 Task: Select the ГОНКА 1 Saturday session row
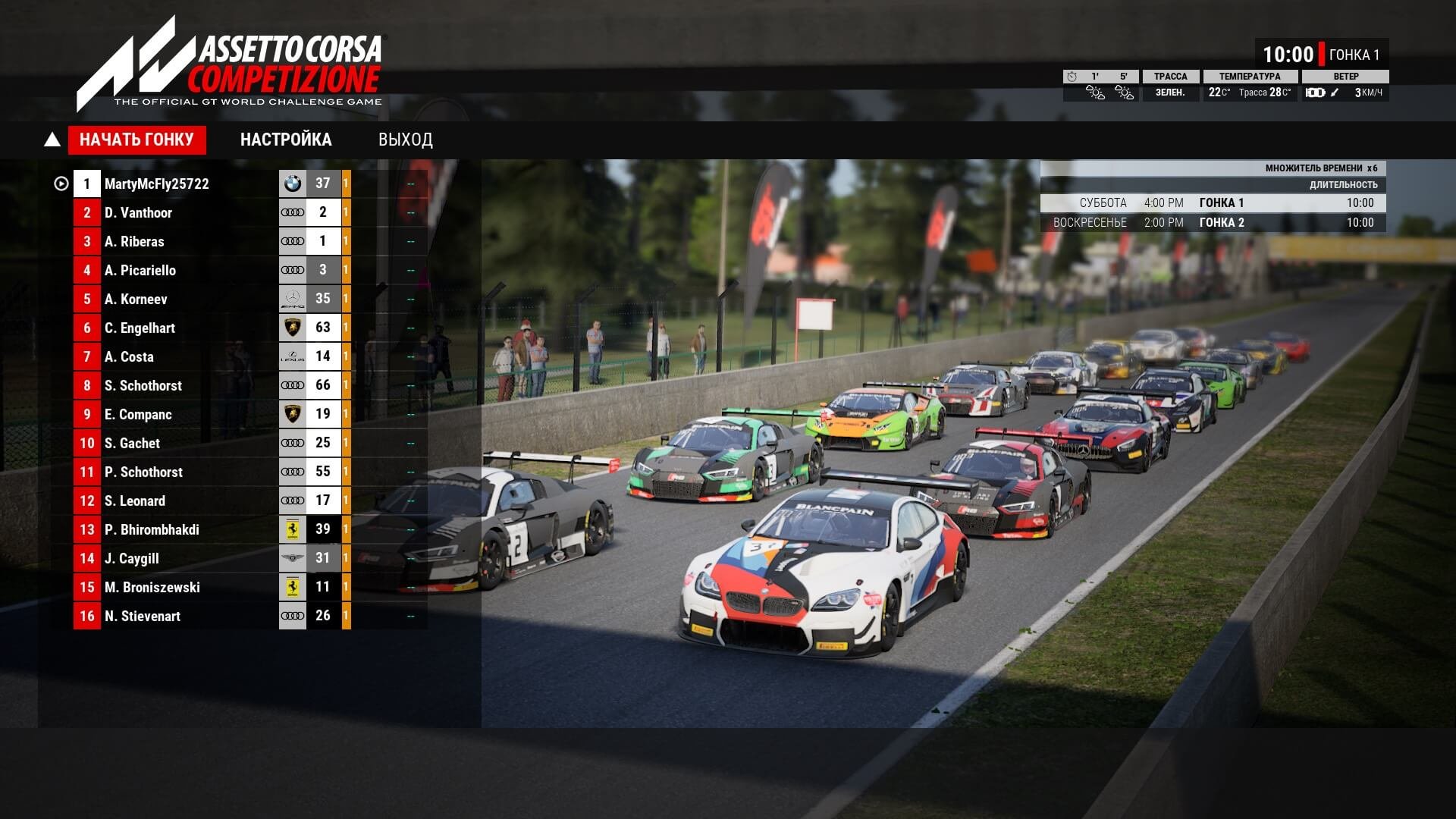coord(1213,202)
